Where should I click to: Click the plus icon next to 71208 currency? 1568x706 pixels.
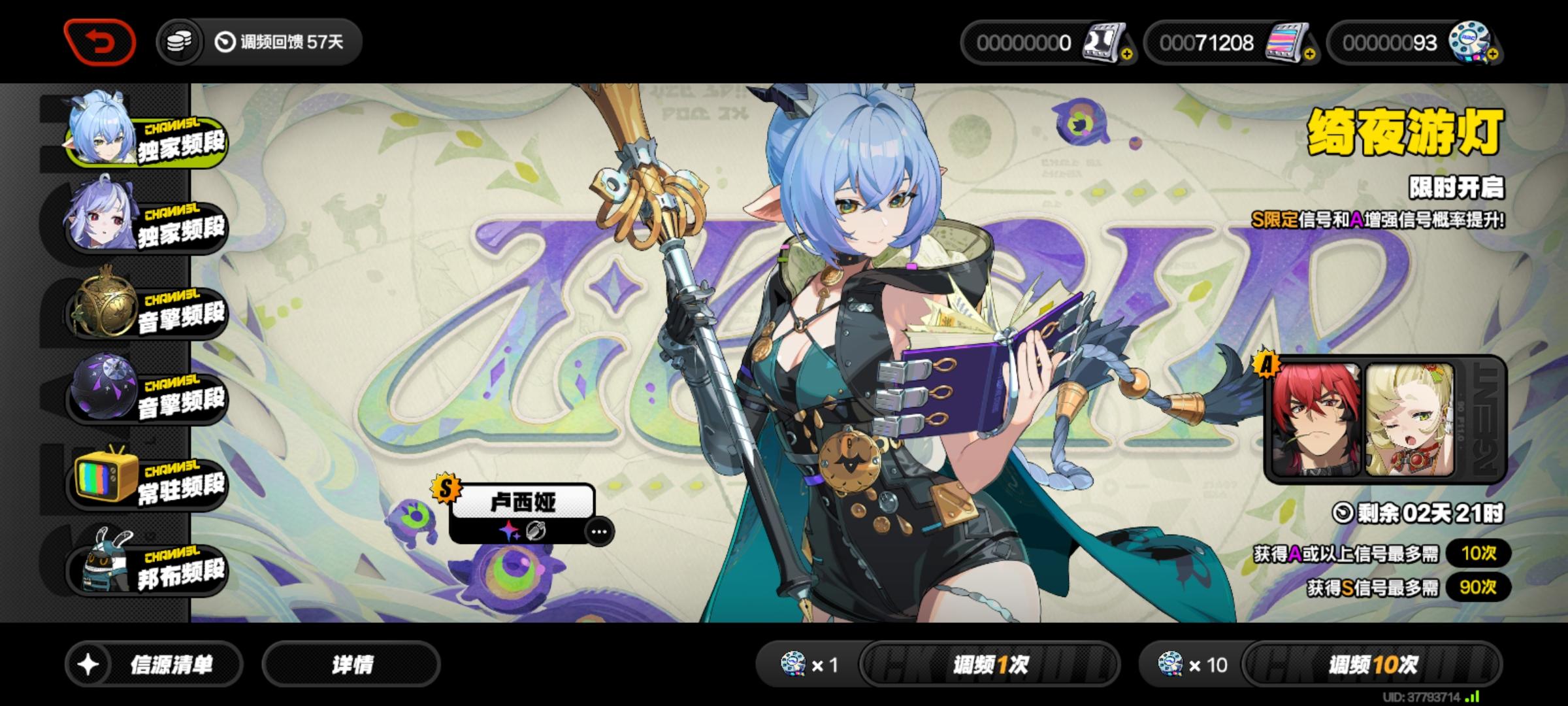(1311, 53)
